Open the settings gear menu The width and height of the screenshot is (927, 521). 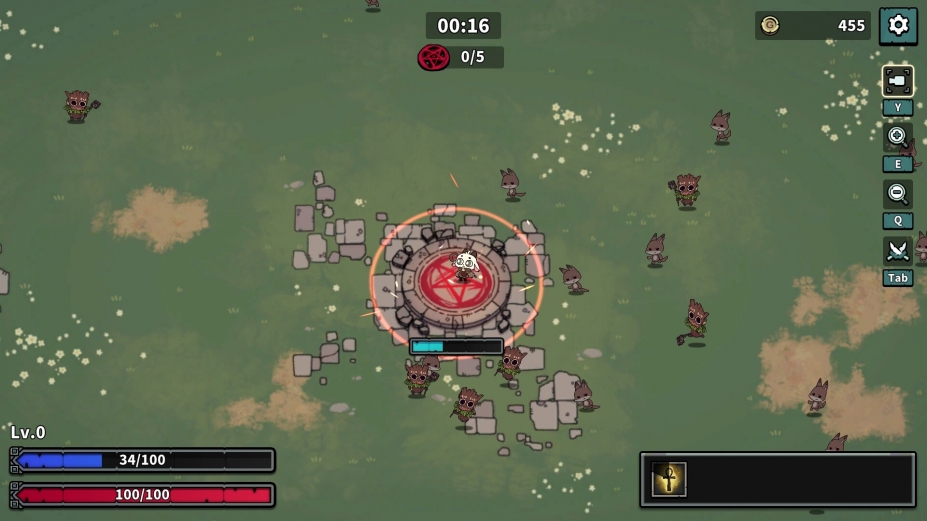(x=898, y=25)
